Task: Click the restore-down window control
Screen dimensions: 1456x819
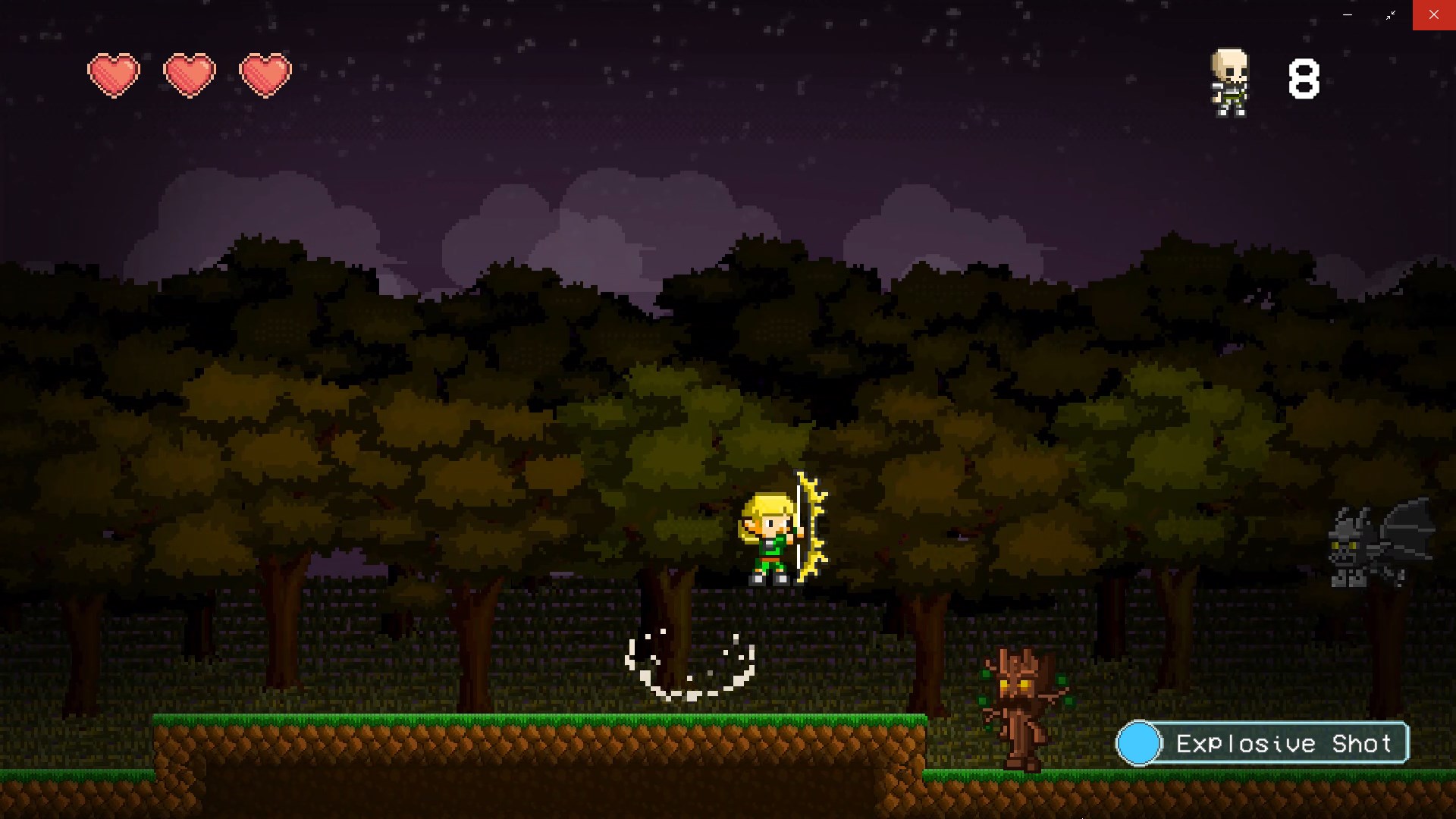Action: pyautogui.click(x=1392, y=14)
